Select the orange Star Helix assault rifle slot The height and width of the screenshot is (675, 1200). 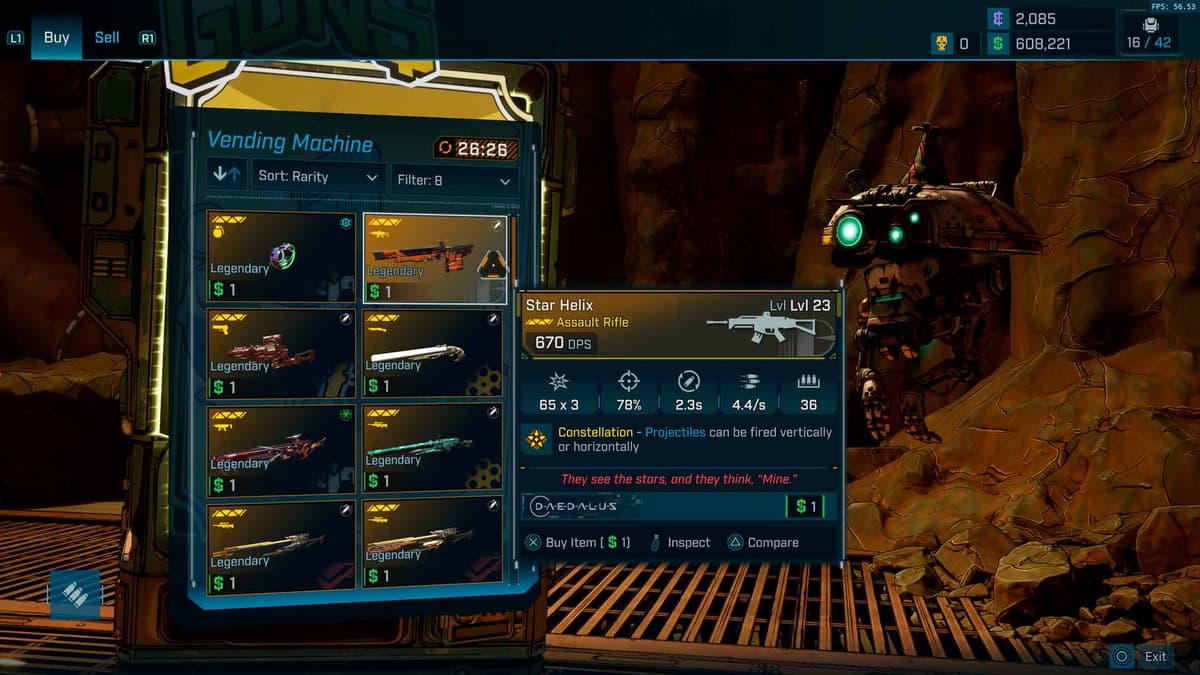[435, 258]
